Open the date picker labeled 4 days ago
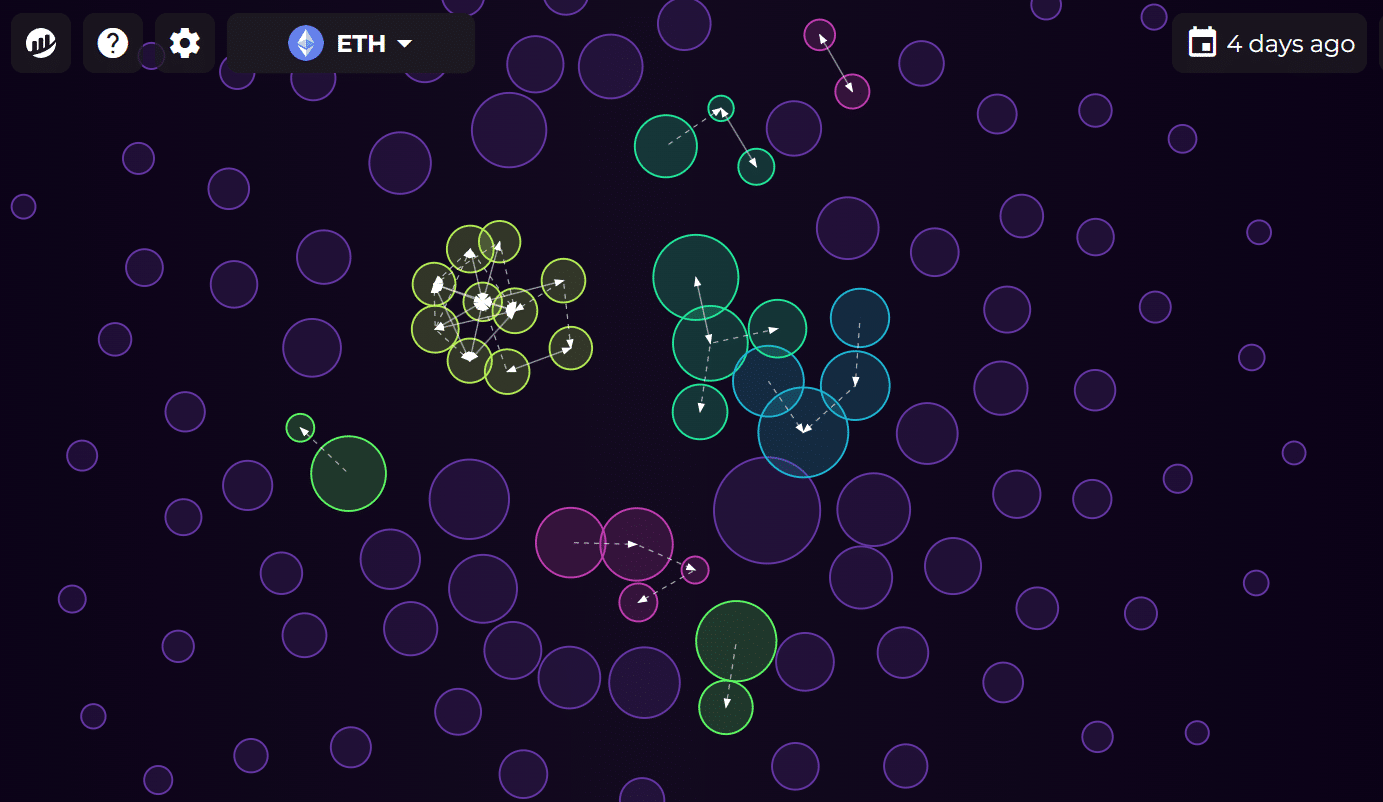Screen dimensions: 1383x802 [x=1269, y=43]
